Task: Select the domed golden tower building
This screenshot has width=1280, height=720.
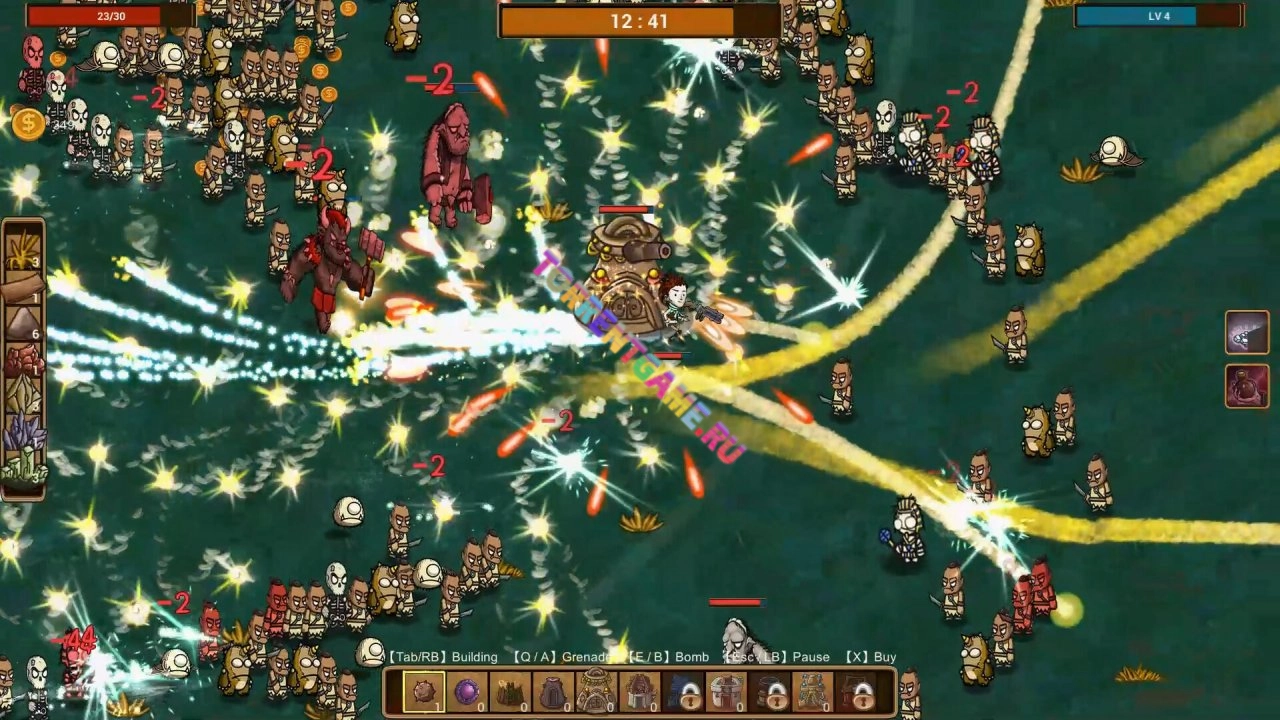Action: coord(596,692)
